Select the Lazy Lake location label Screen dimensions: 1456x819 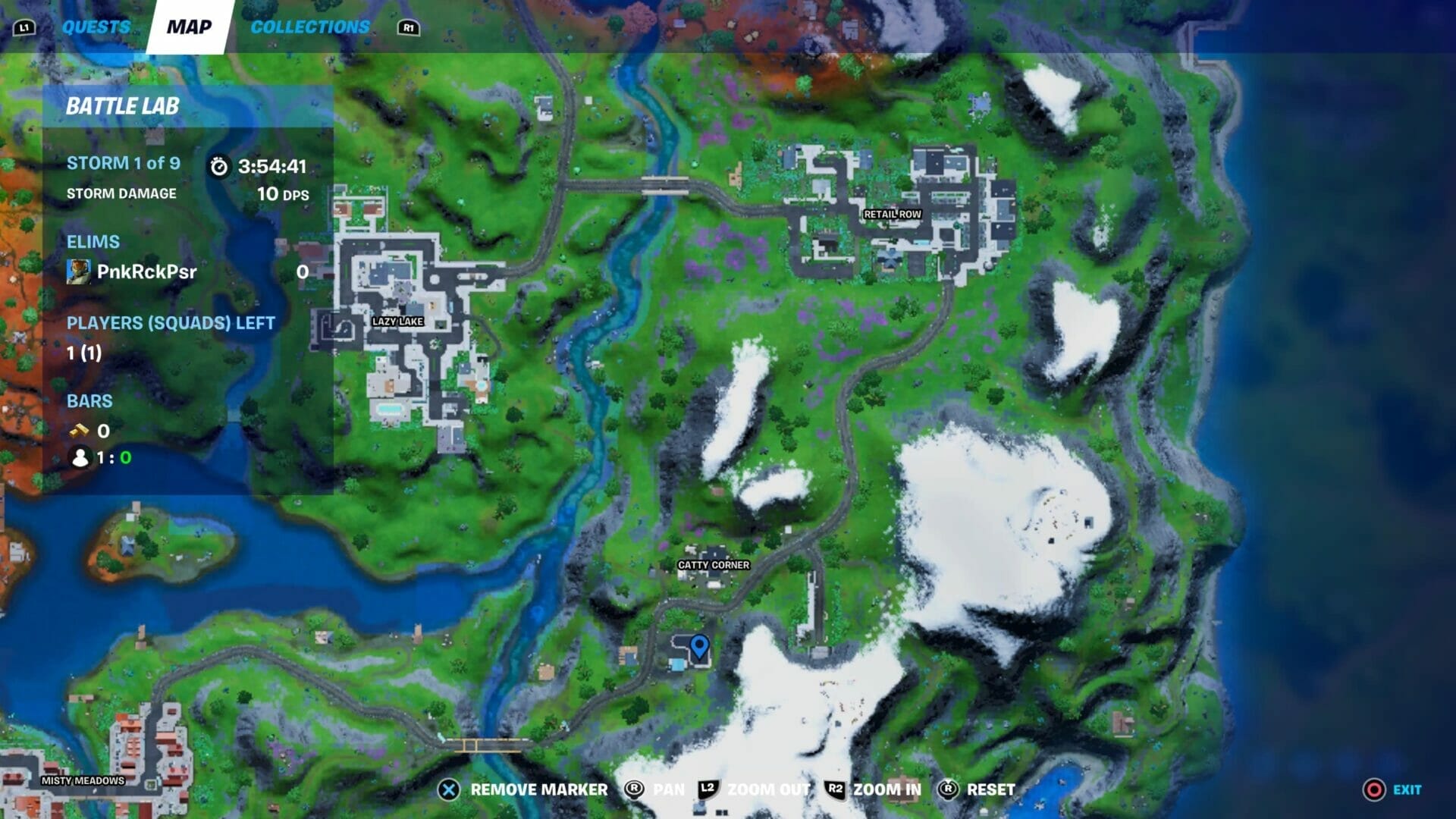397,321
